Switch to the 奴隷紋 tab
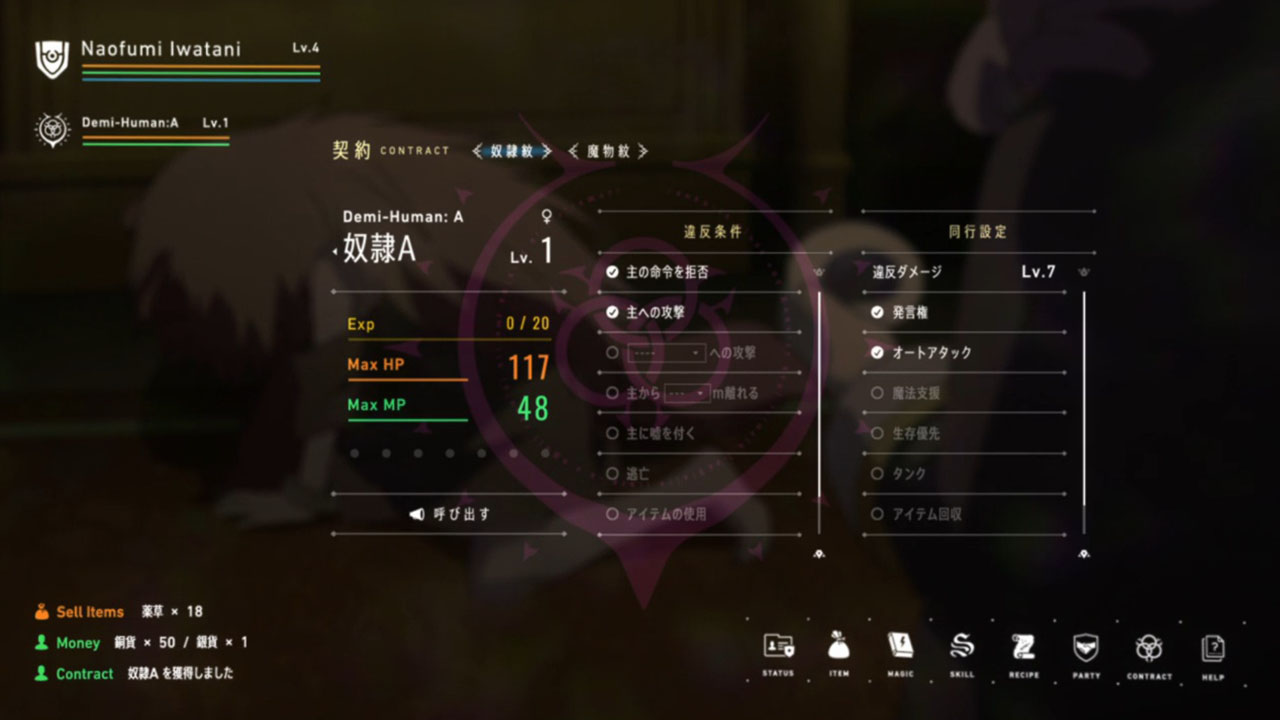This screenshot has height=720, width=1280. 512,151
